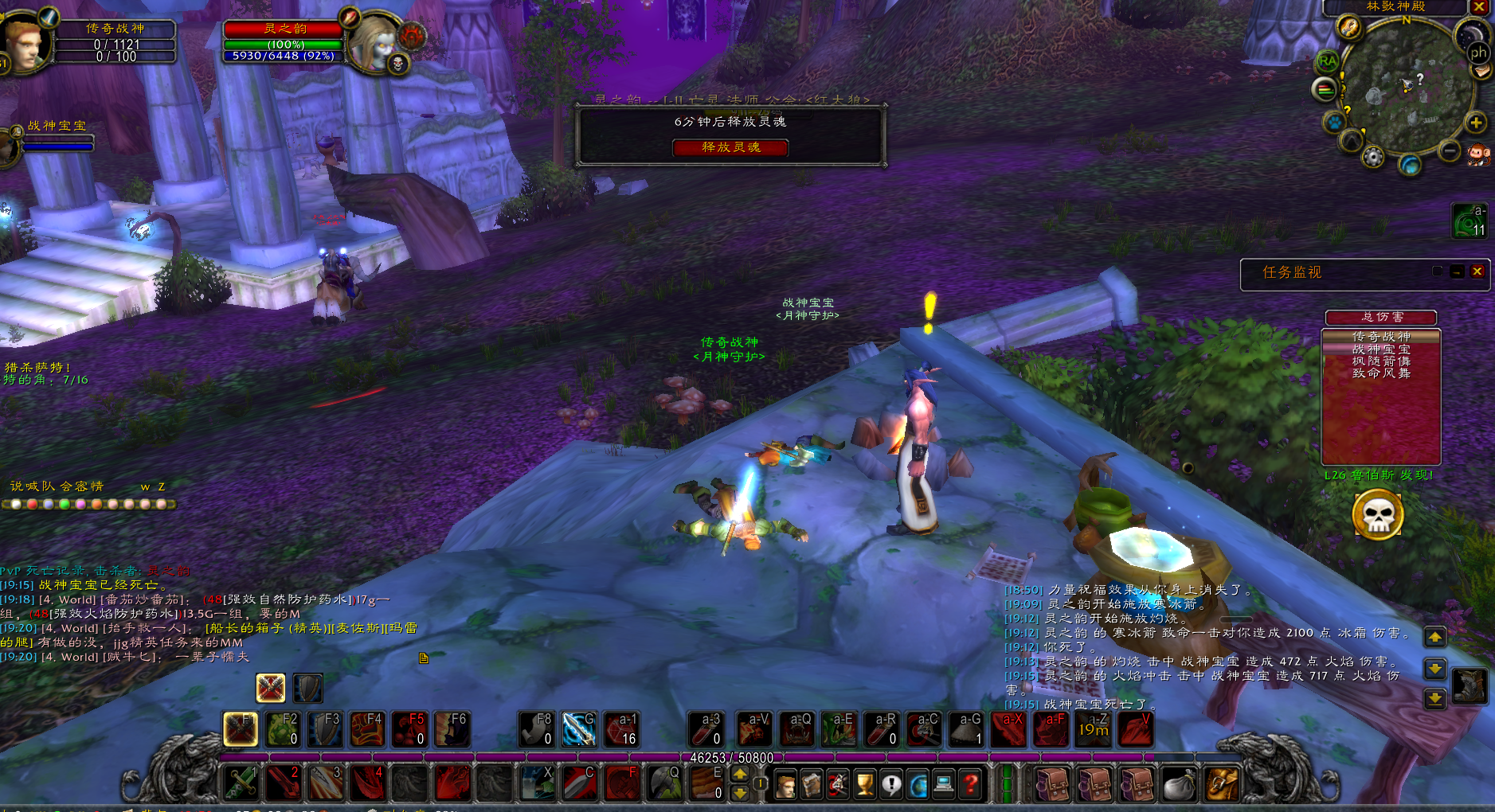Image resolution: width=1495 pixels, height=812 pixels.
Task: Activate the battle stance crossed swords icon
Action: (270, 688)
